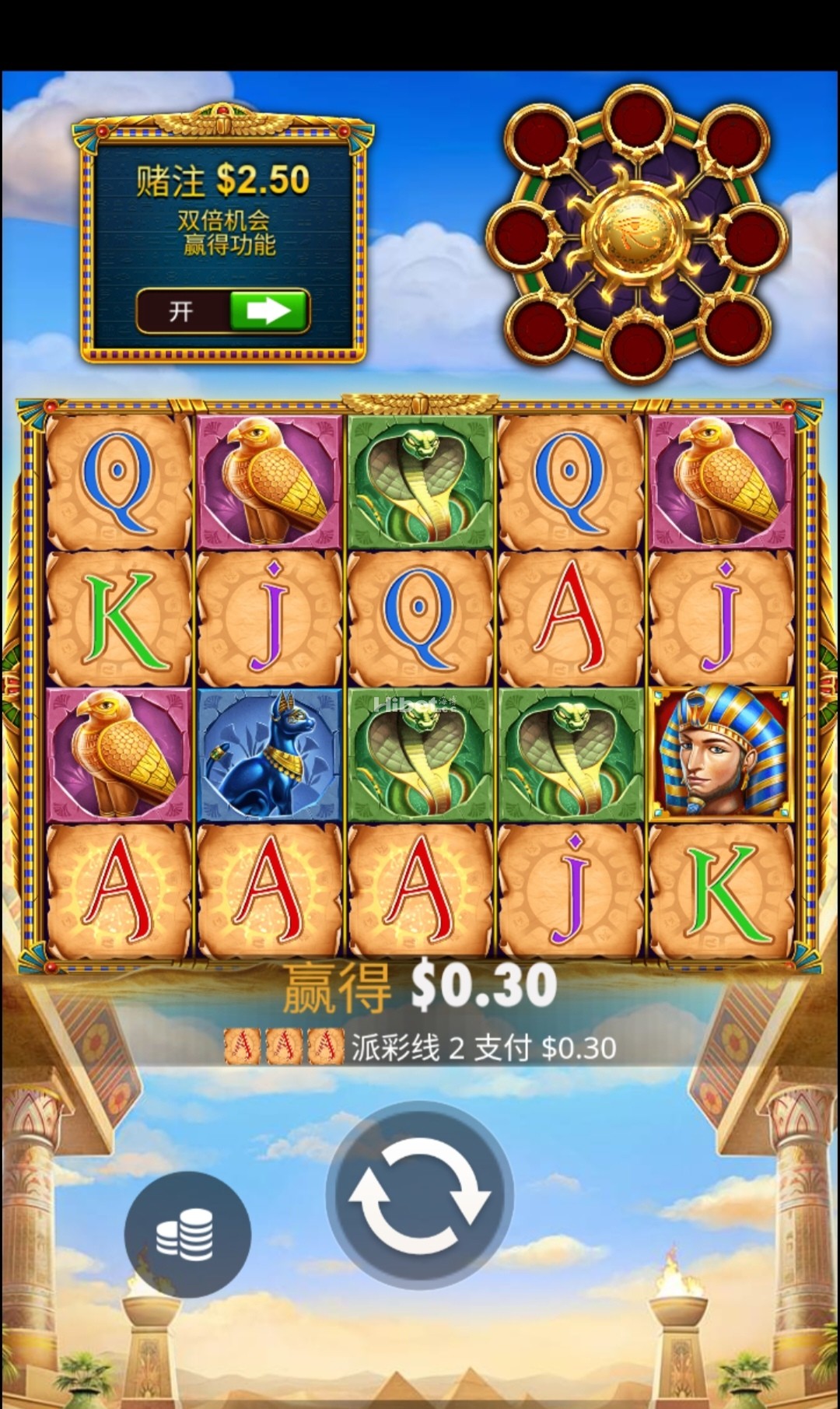Spin the reels with the circular arrows button
The width and height of the screenshot is (840, 1409).
(x=419, y=1195)
